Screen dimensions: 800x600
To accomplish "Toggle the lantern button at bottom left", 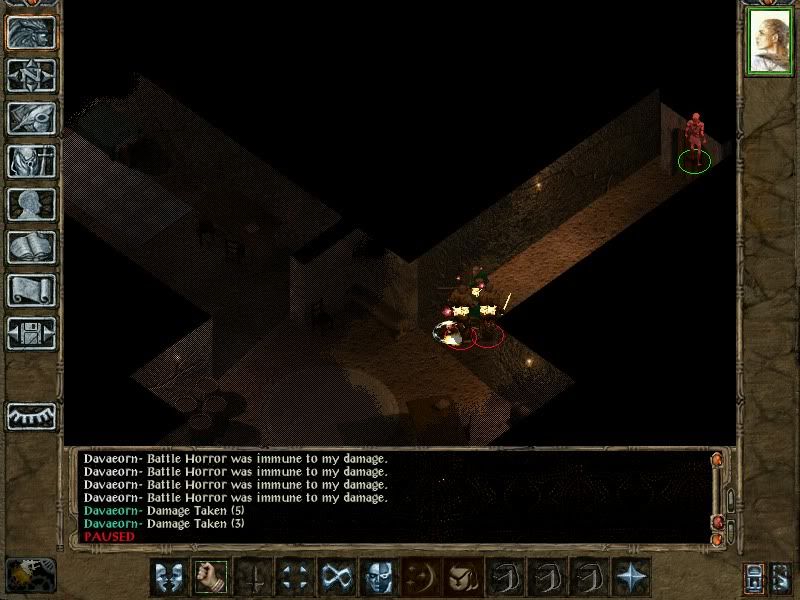I will tap(31, 574).
